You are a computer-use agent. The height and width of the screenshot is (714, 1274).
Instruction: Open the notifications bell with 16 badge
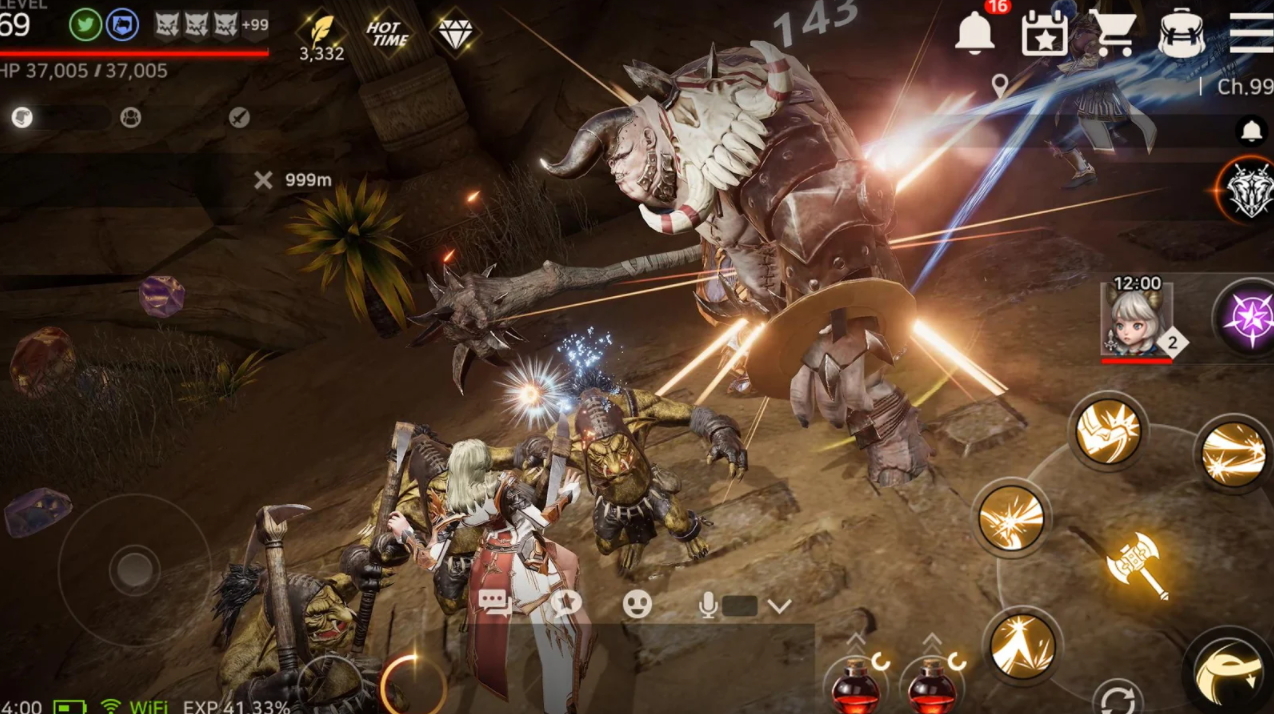(975, 33)
